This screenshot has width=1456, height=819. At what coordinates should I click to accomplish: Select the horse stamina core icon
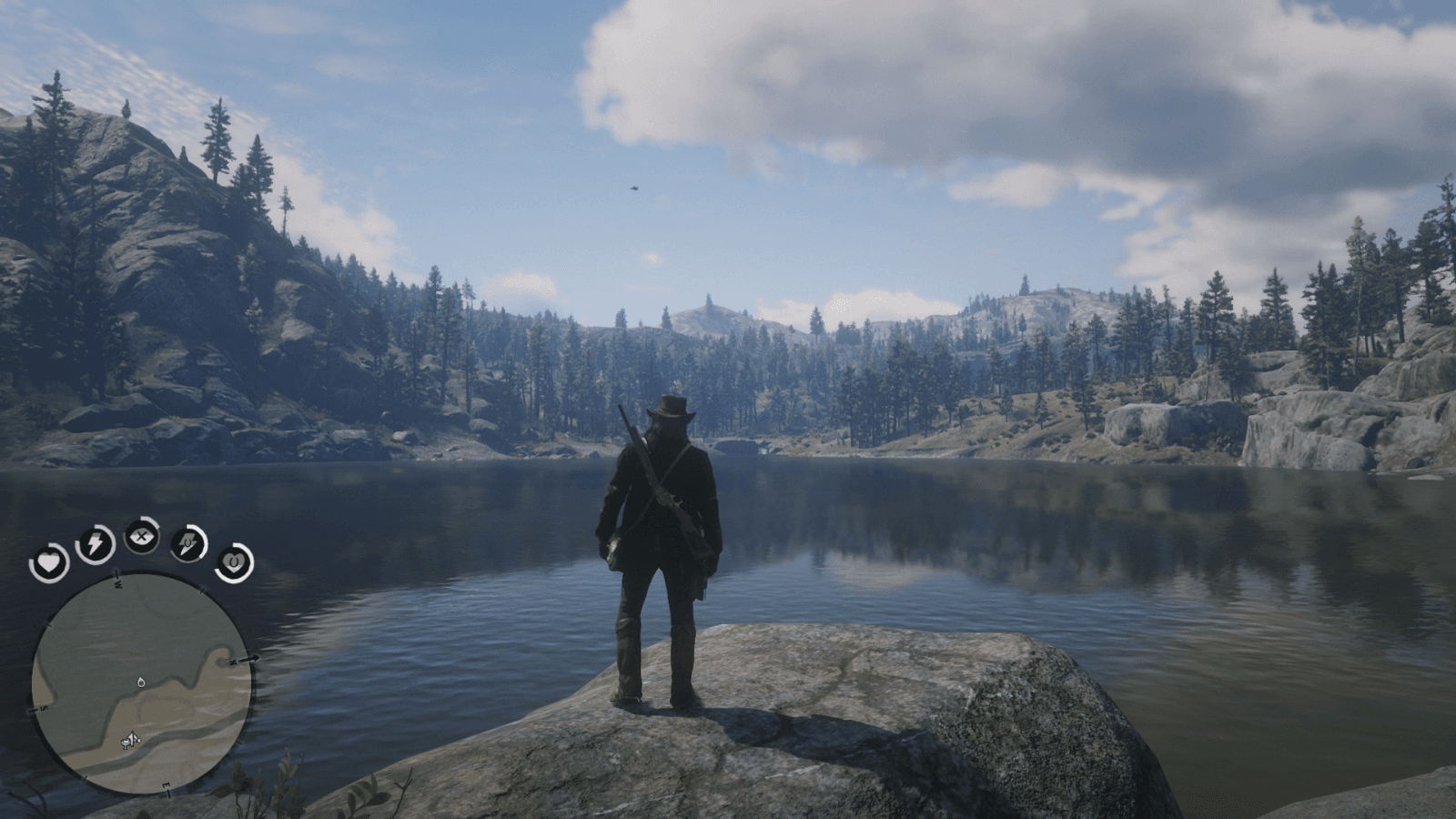(188, 542)
